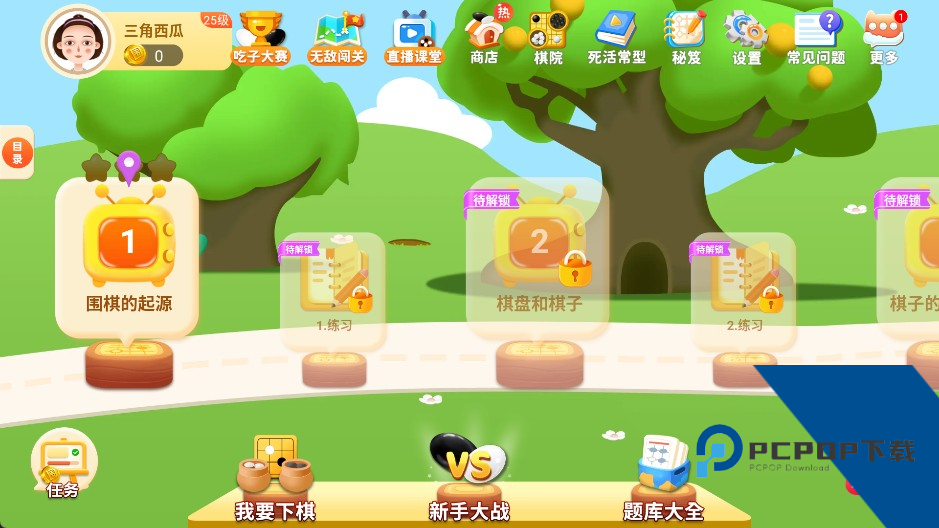The image size is (939, 528).
Task: Enter the 直播课堂 live classroom
Action: pos(414,37)
